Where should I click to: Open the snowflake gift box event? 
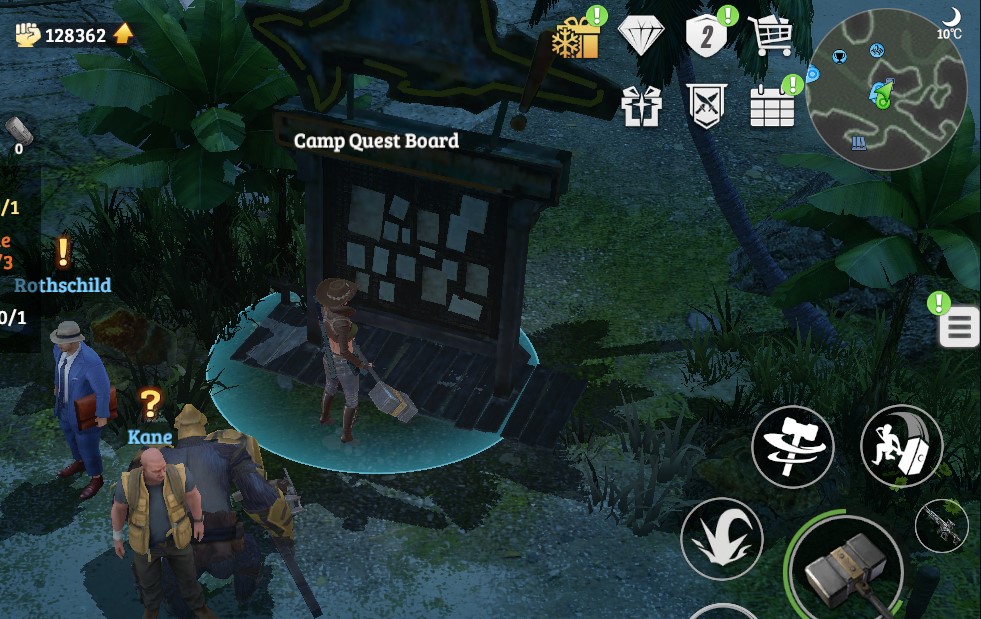point(576,38)
